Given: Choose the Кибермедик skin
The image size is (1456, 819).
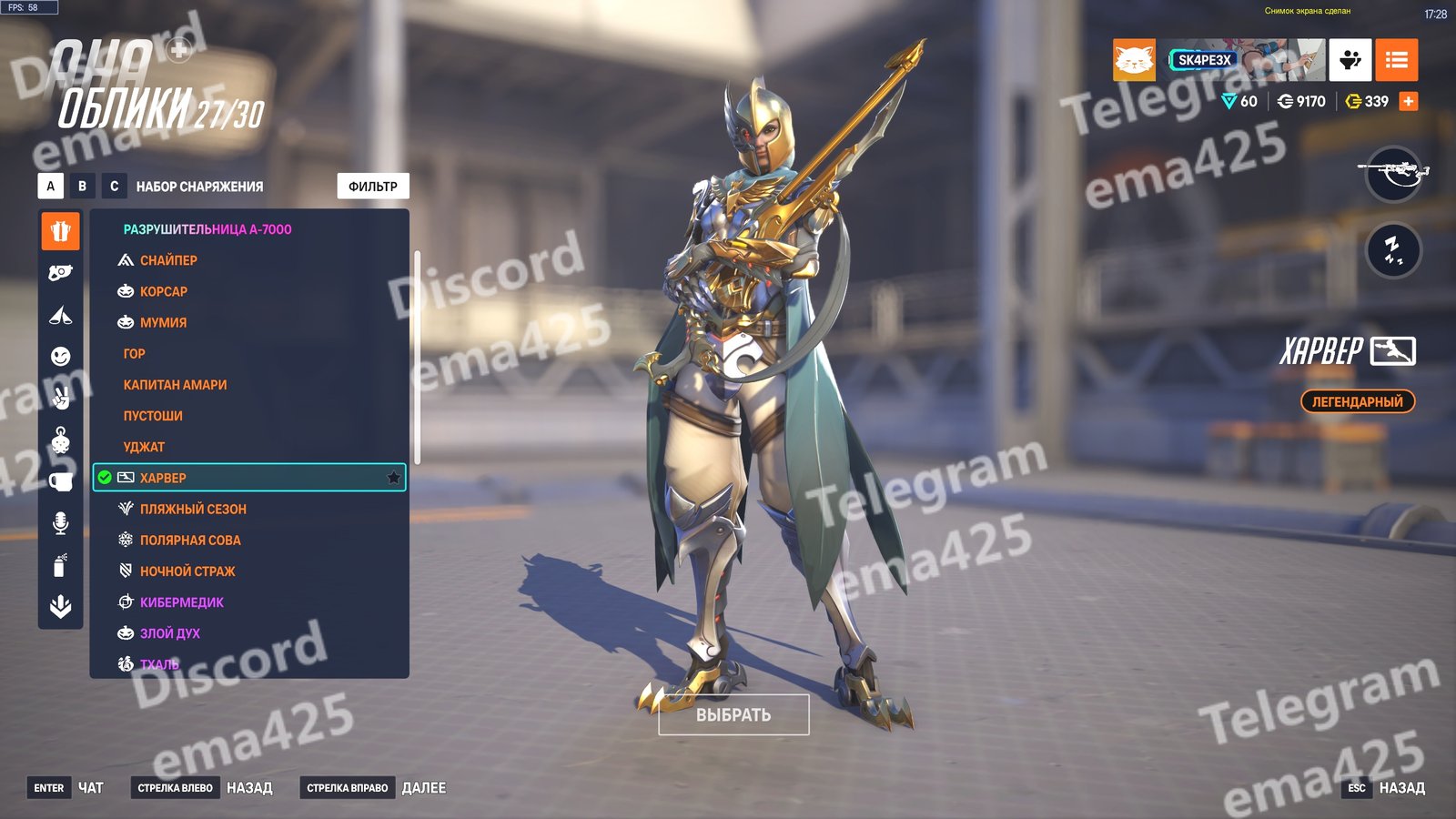Looking at the screenshot, I should click(182, 602).
